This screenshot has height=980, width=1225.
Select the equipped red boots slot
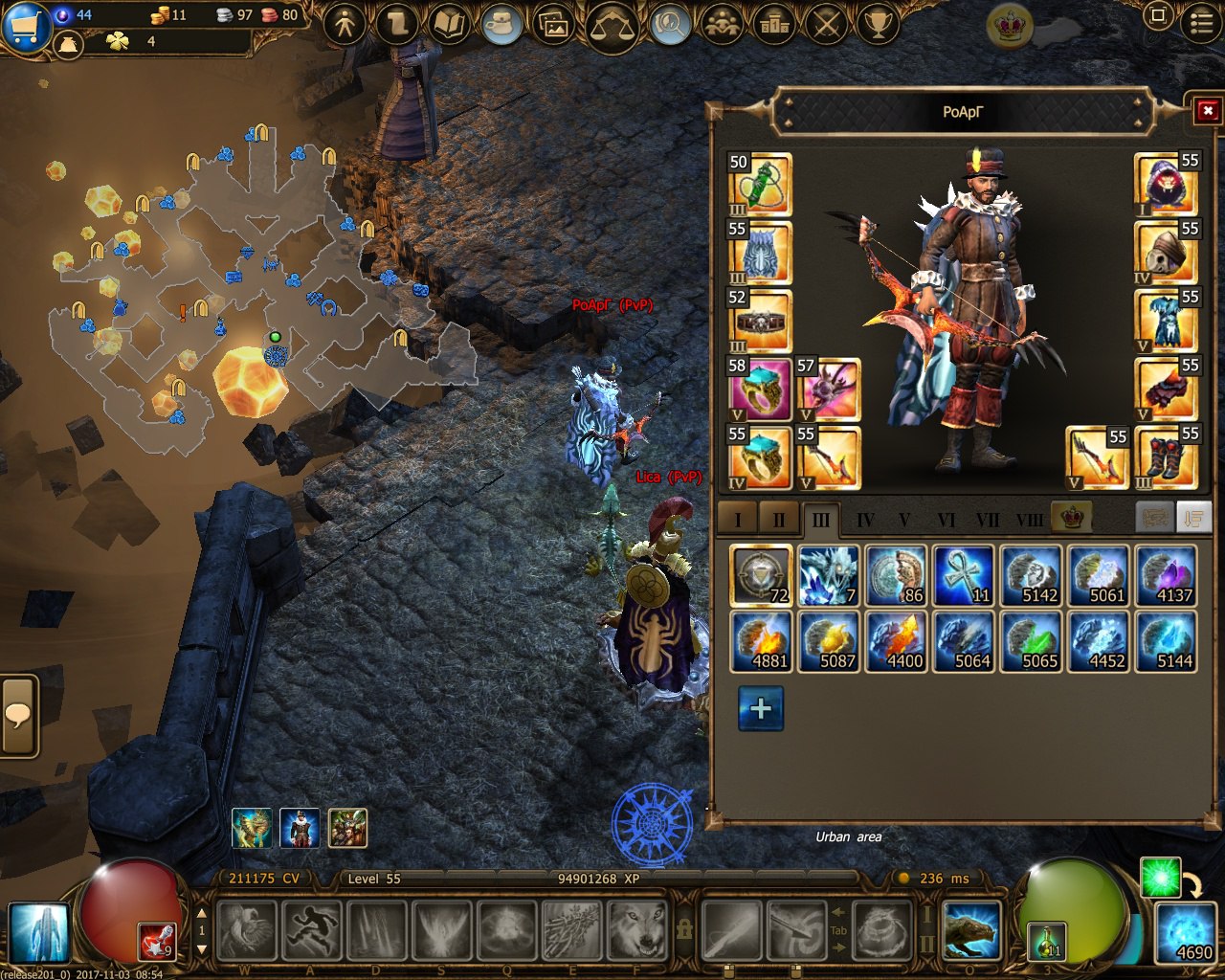pyautogui.click(x=1166, y=457)
